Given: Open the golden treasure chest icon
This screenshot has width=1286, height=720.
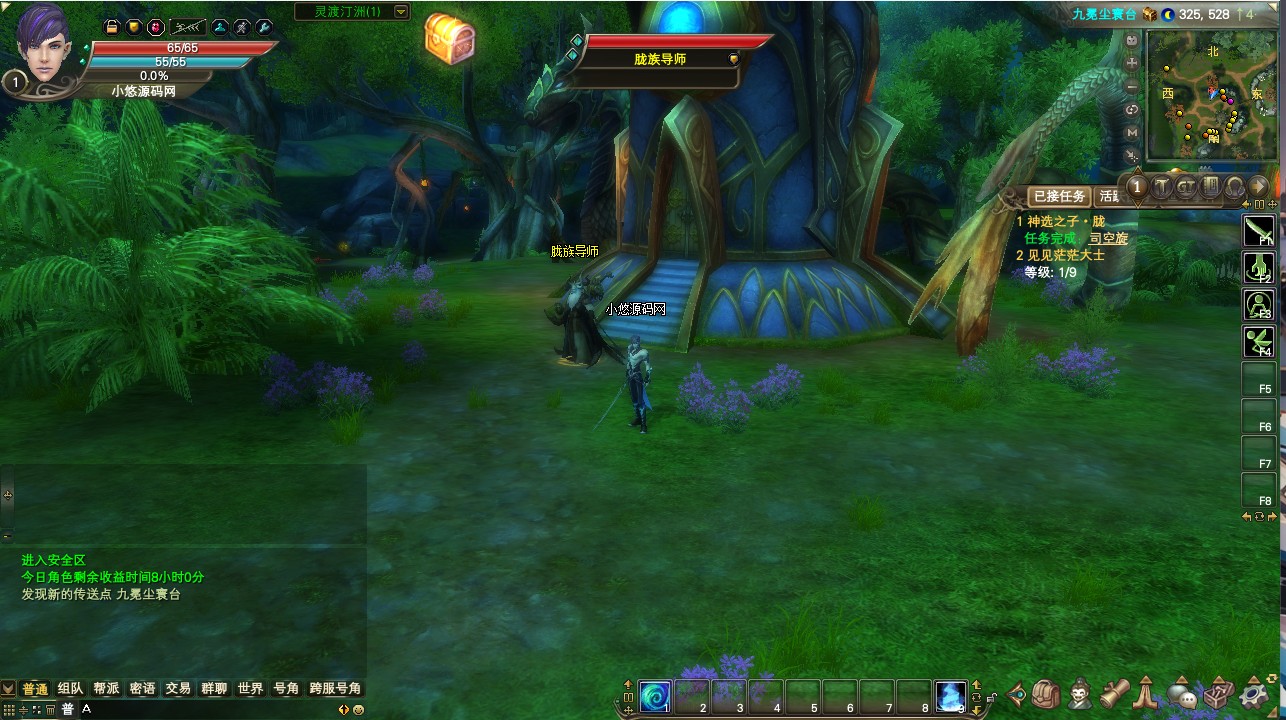Looking at the screenshot, I should point(449,39).
